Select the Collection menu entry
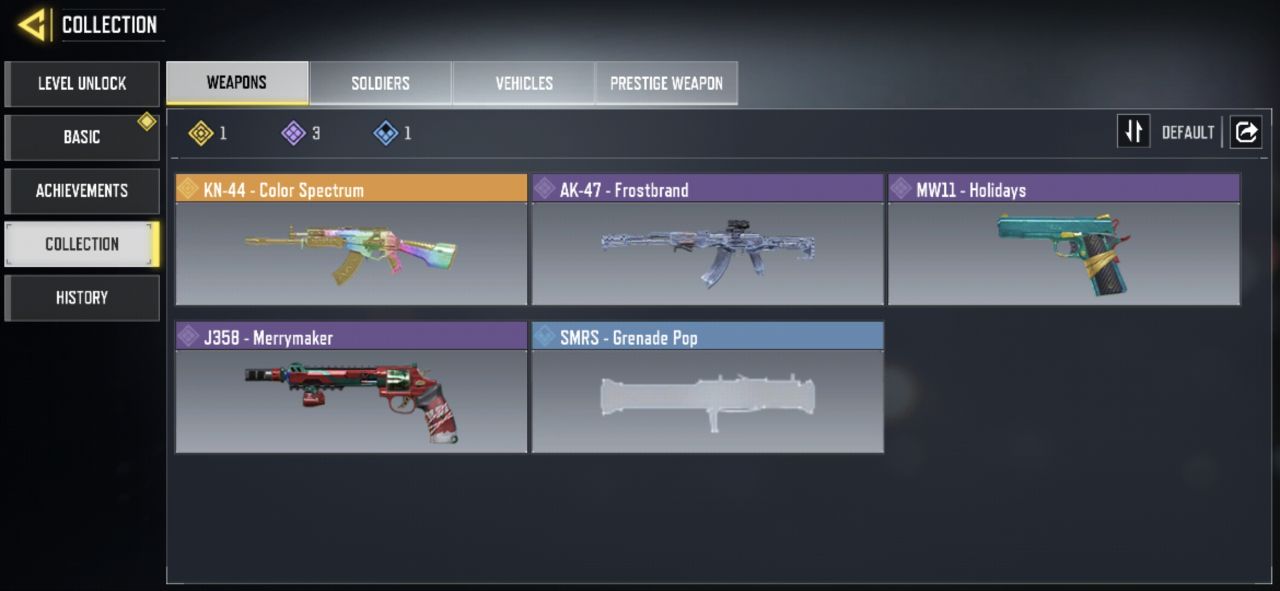1280x591 pixels. [82, 244]
